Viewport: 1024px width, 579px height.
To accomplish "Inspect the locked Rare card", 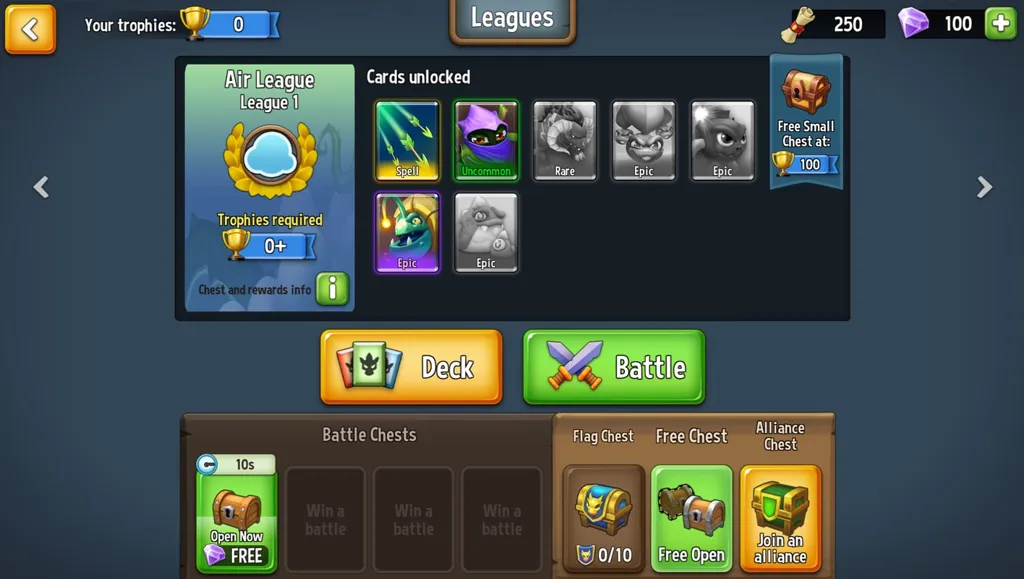I will (x=565, y=141).
